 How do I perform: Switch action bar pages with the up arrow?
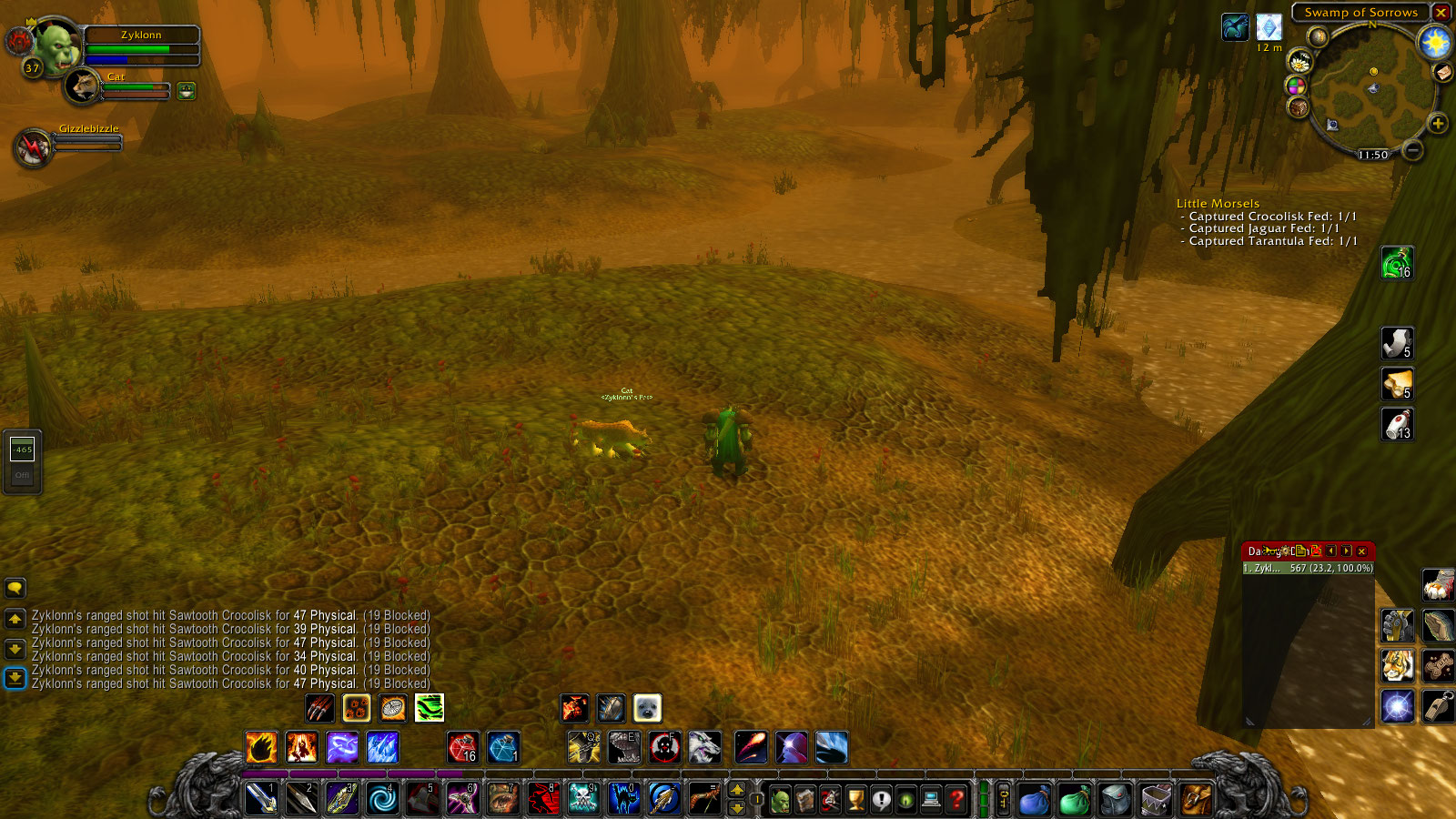click(737, 790)
